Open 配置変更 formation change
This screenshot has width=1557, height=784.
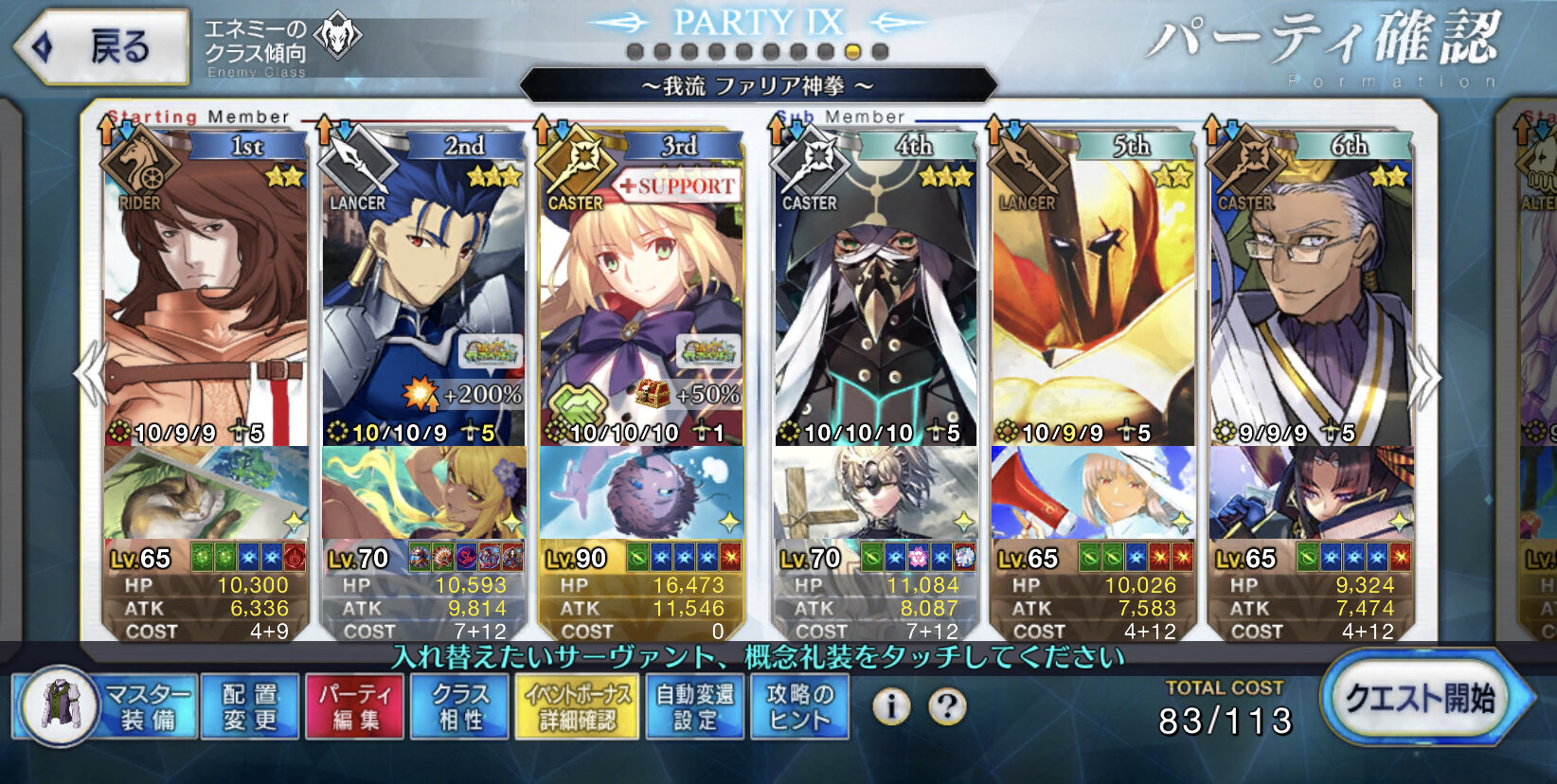[251, 706]
